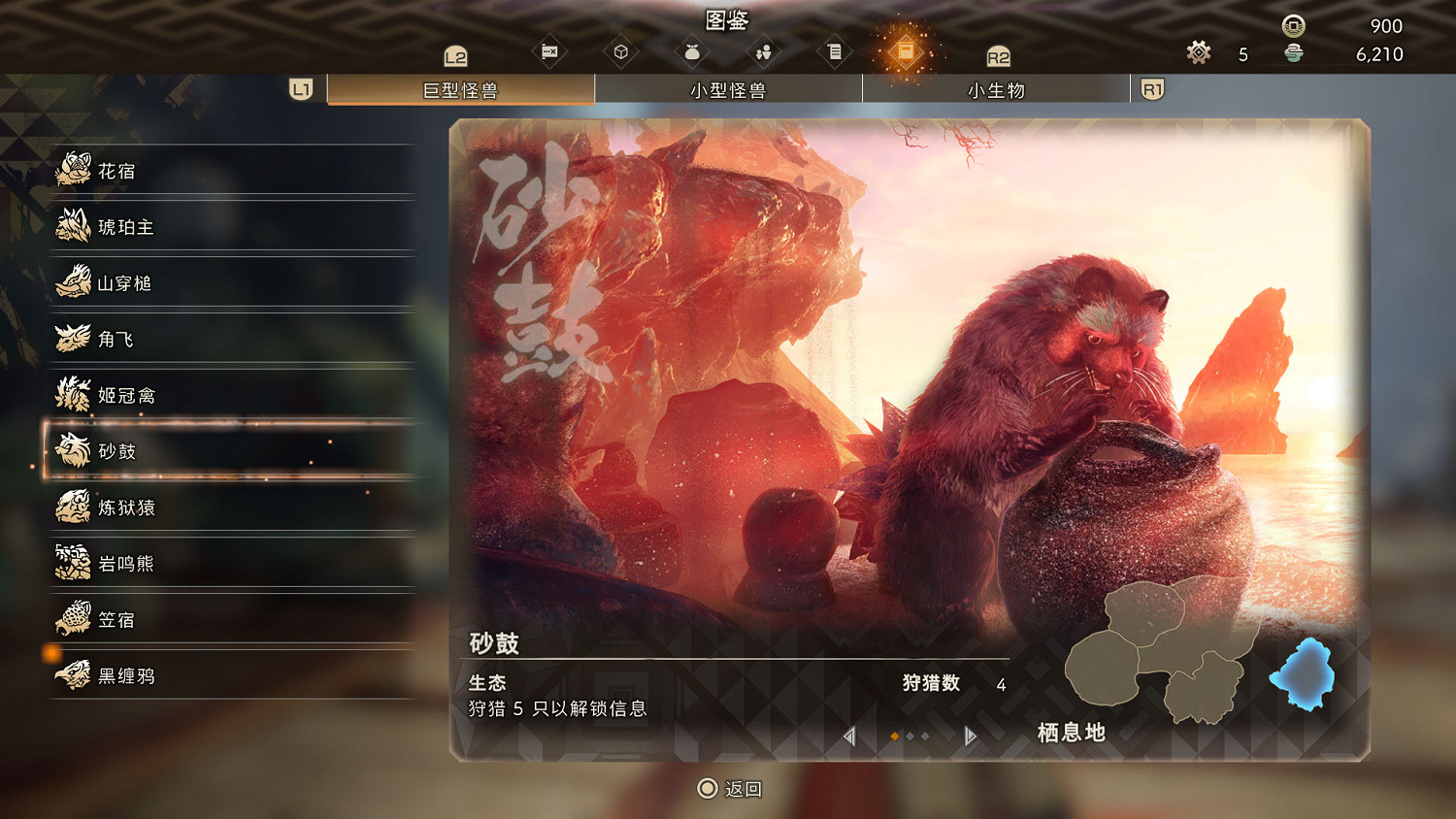This screenshot has height=819, width=1456.
Task: Switch to the 小型怪兽 tab
Action: (729, 90)
